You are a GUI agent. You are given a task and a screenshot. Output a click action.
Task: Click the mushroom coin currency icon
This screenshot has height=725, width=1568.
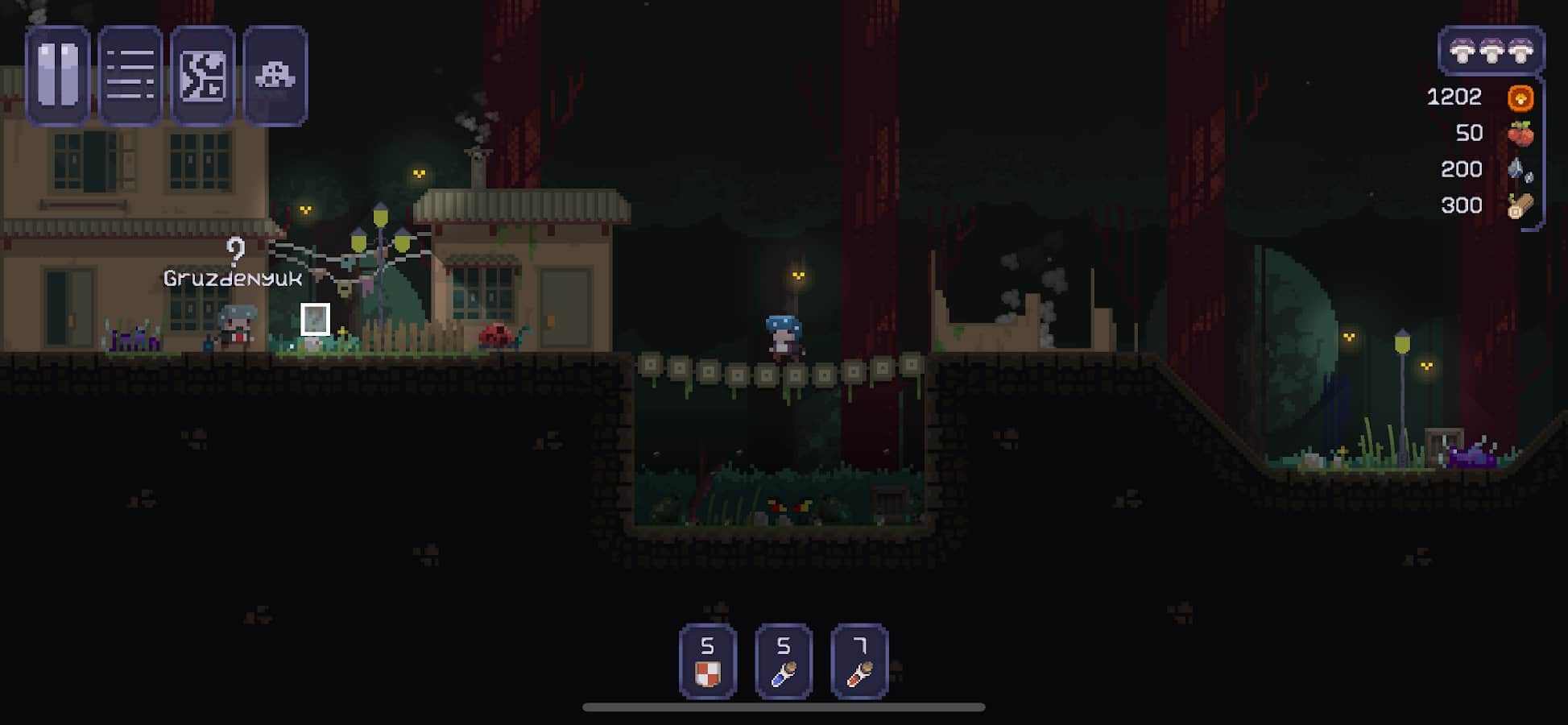[x=1520, y=97]
